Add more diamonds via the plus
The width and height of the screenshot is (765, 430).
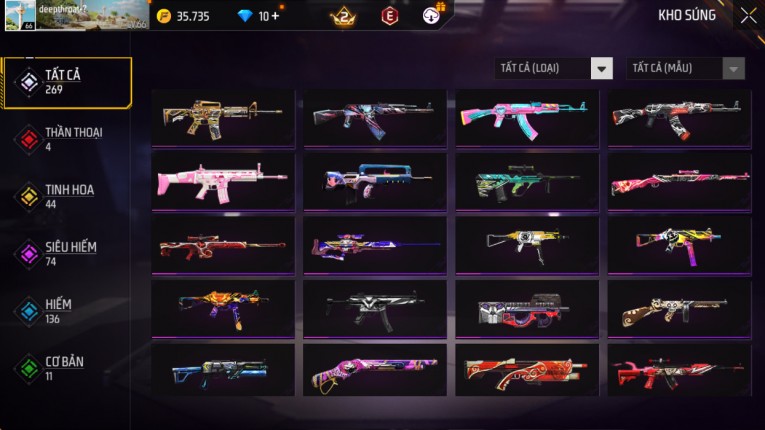[x=276, y=17]
